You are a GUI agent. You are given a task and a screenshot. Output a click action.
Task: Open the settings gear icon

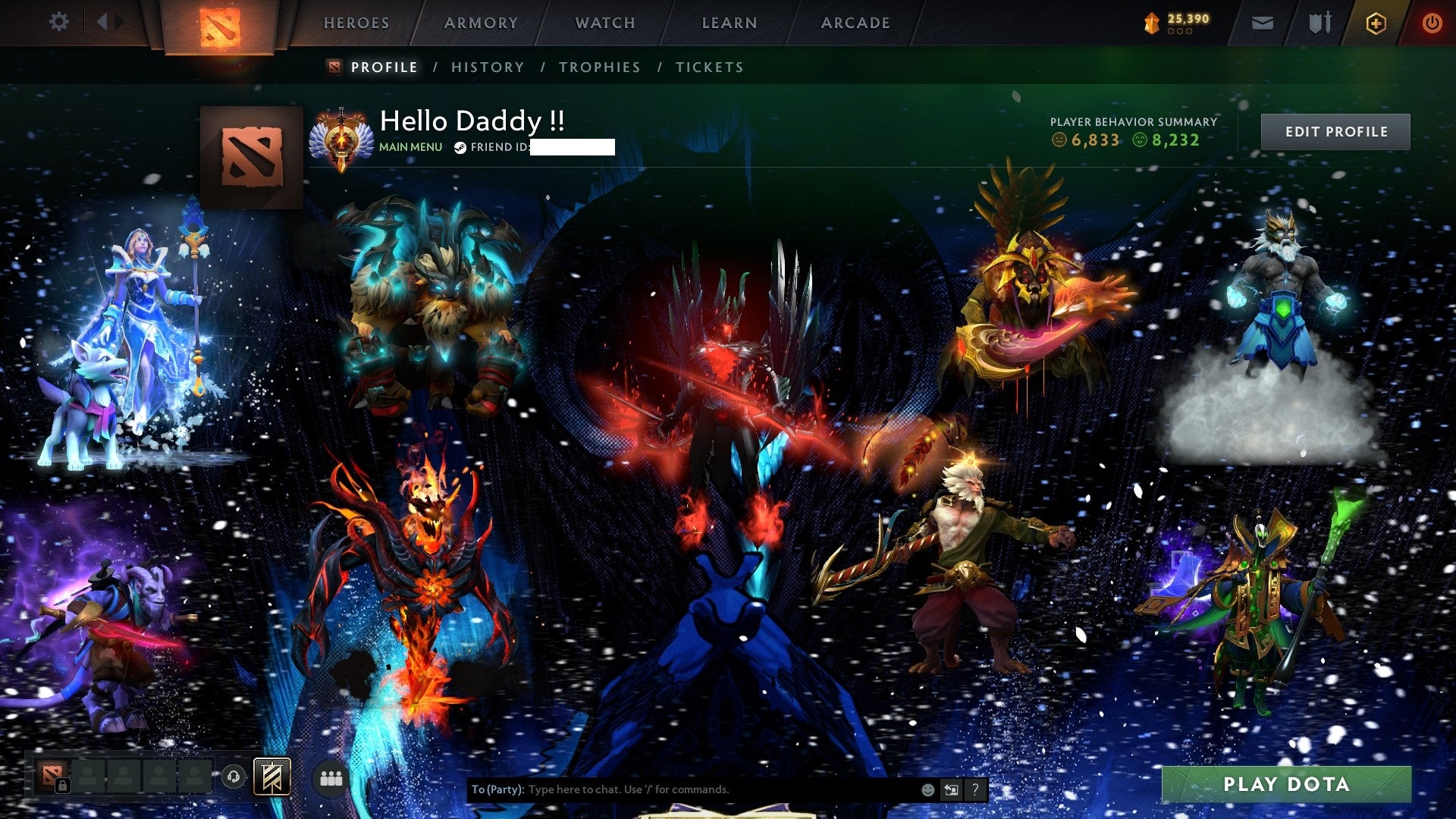click(x=58, y=22)
